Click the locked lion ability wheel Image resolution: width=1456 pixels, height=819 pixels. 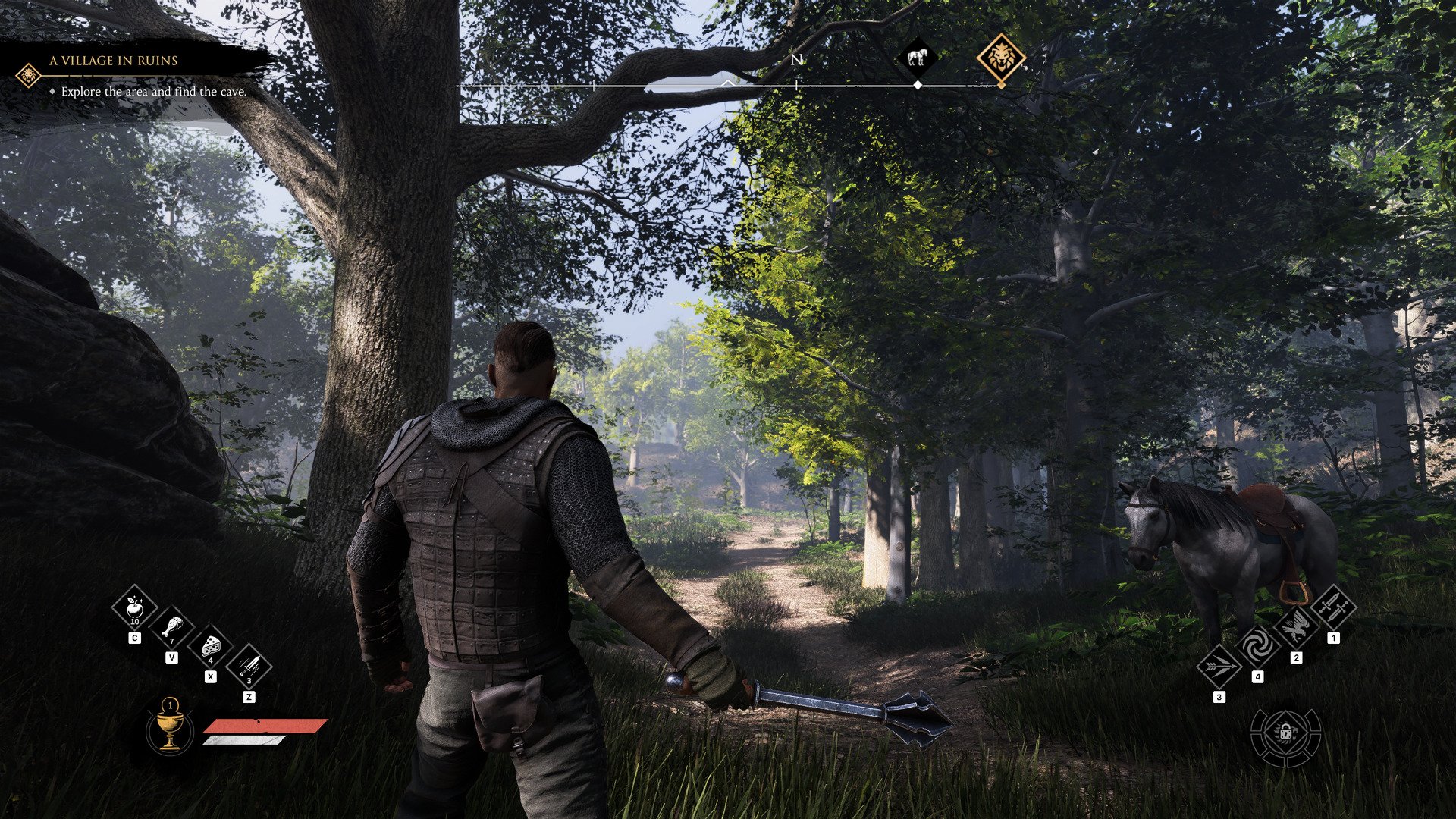tap(1285, 734)
